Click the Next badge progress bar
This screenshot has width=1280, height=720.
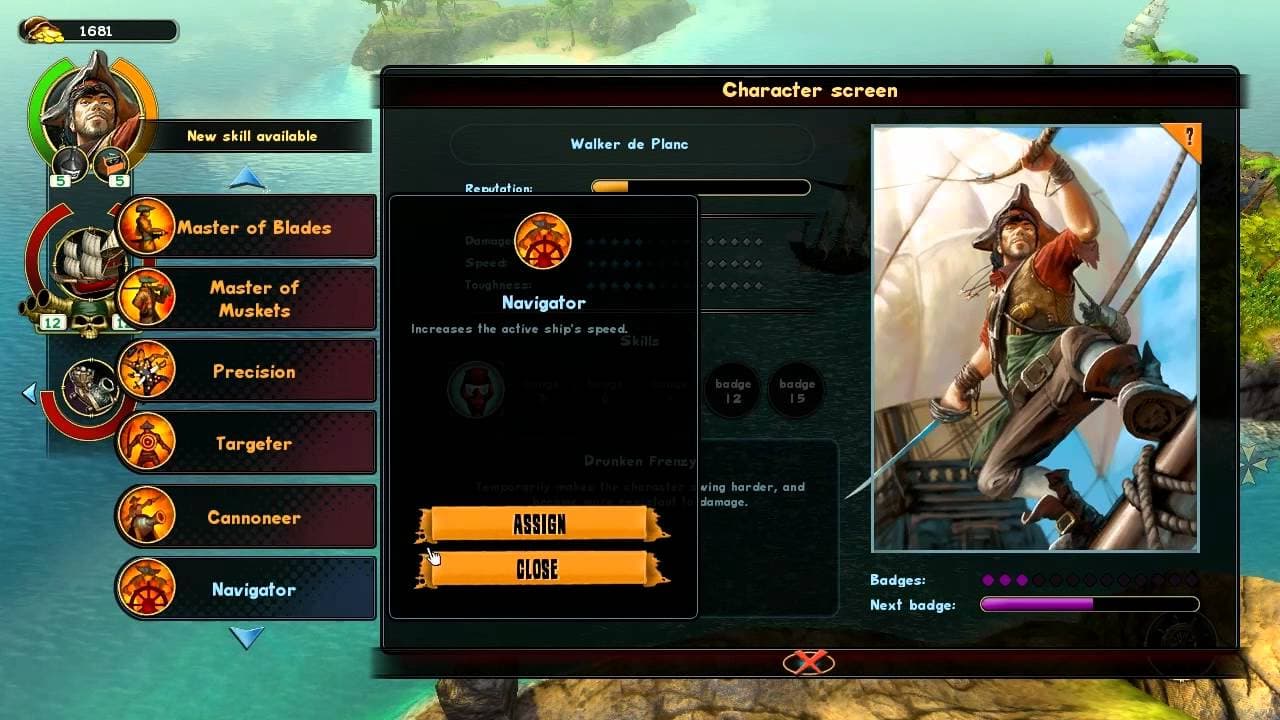1088,604
